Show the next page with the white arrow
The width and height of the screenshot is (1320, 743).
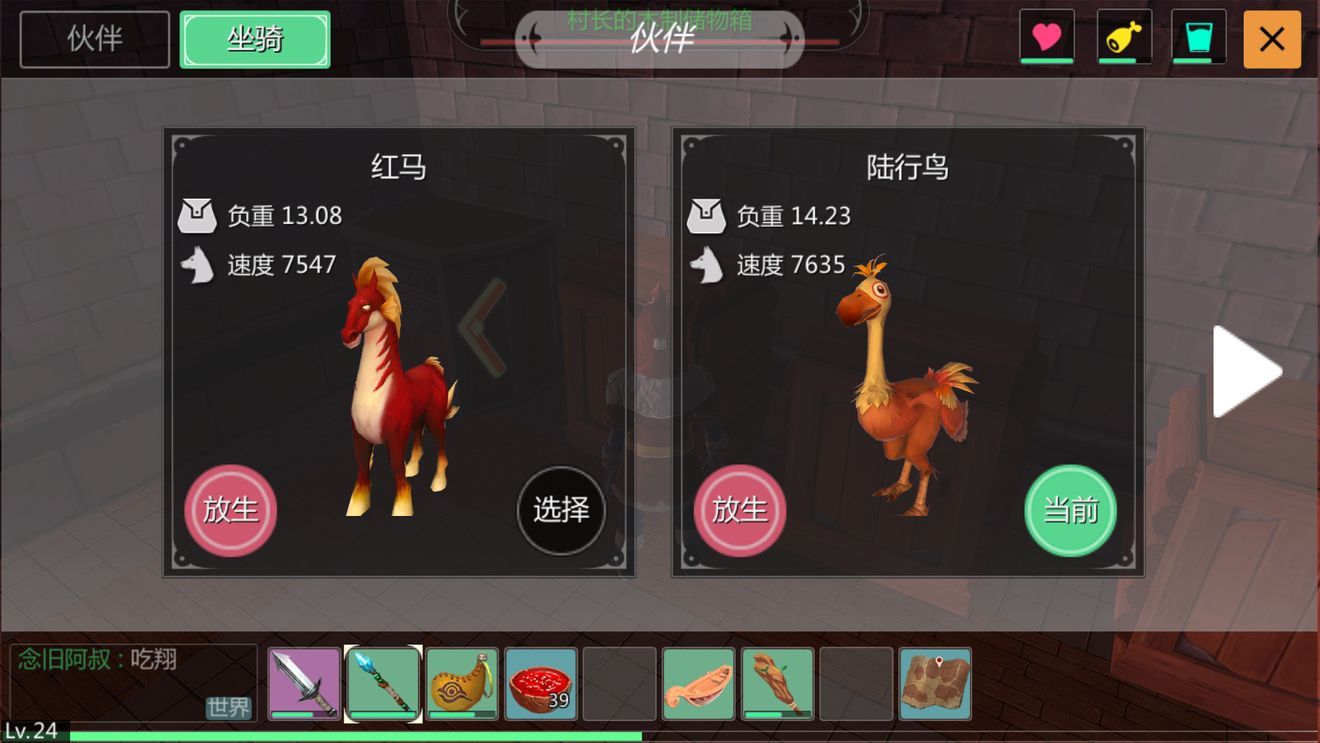tap(1246, 371)
